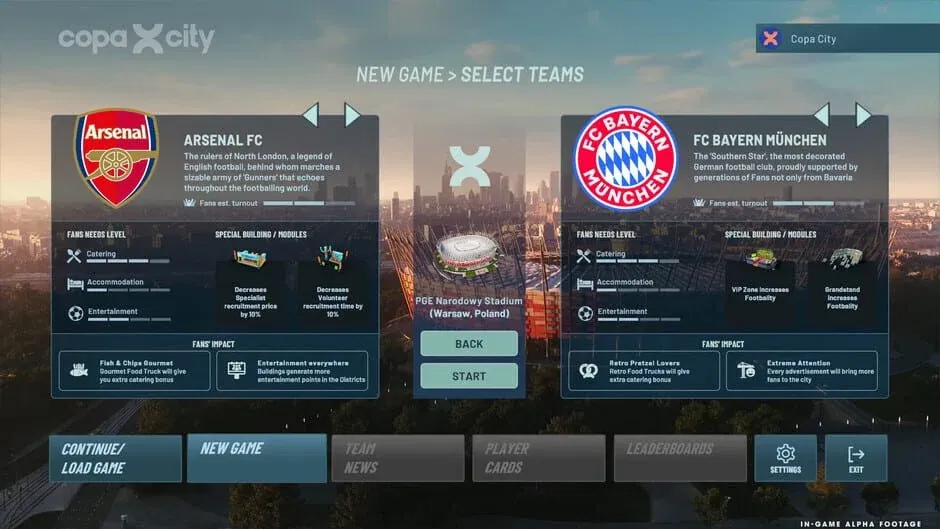This screenshot has height=529, width=940.
Task: Choose the Fish & Chips Gourmet impact
Action: 134,370
